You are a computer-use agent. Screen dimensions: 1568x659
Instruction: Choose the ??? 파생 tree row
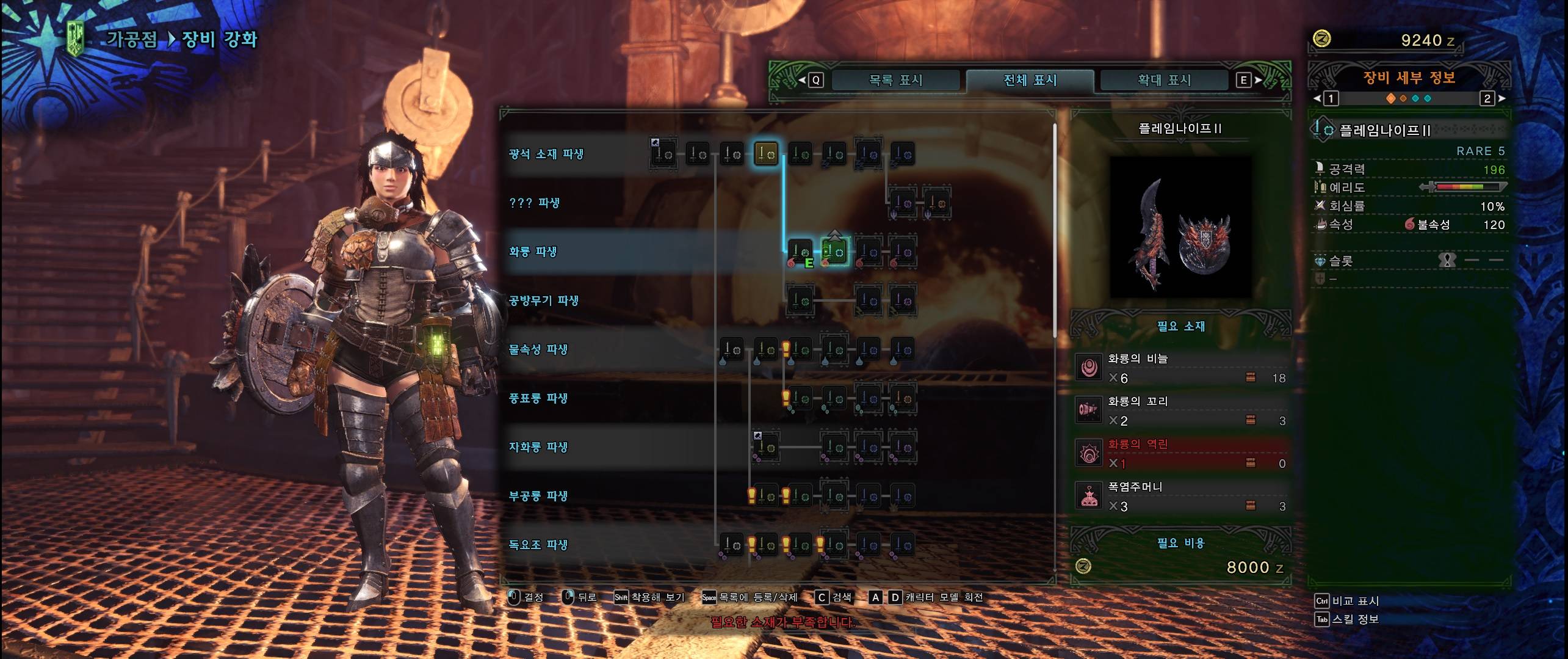click(x=534, y=203)
